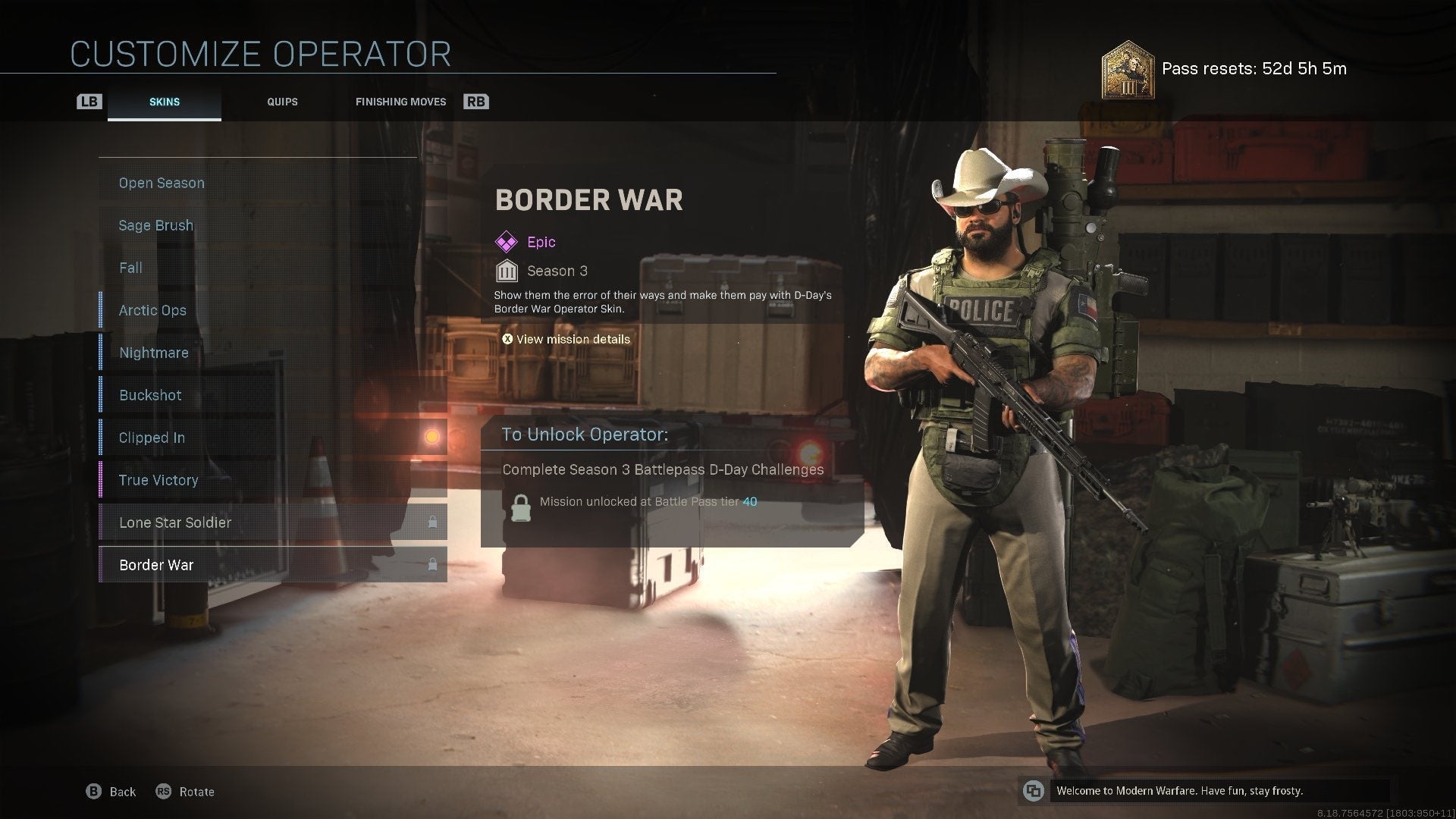Select the SKINS tab
Viewport: 1456px width, 819px height.
pyautogui.click(x=164, y=101)
